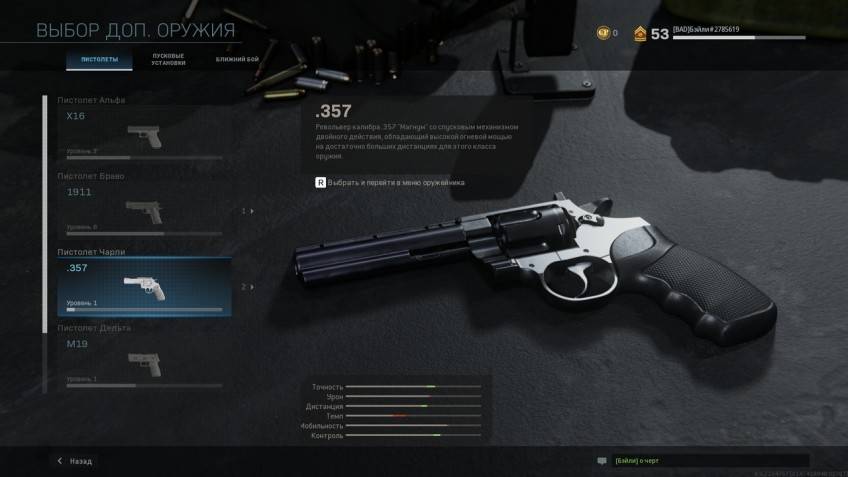Switch to the Пистолеты tab

click(99, 60)
